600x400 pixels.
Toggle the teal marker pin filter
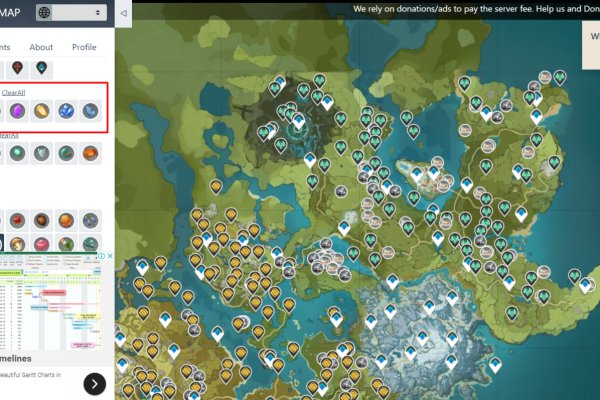click(41, 68)
